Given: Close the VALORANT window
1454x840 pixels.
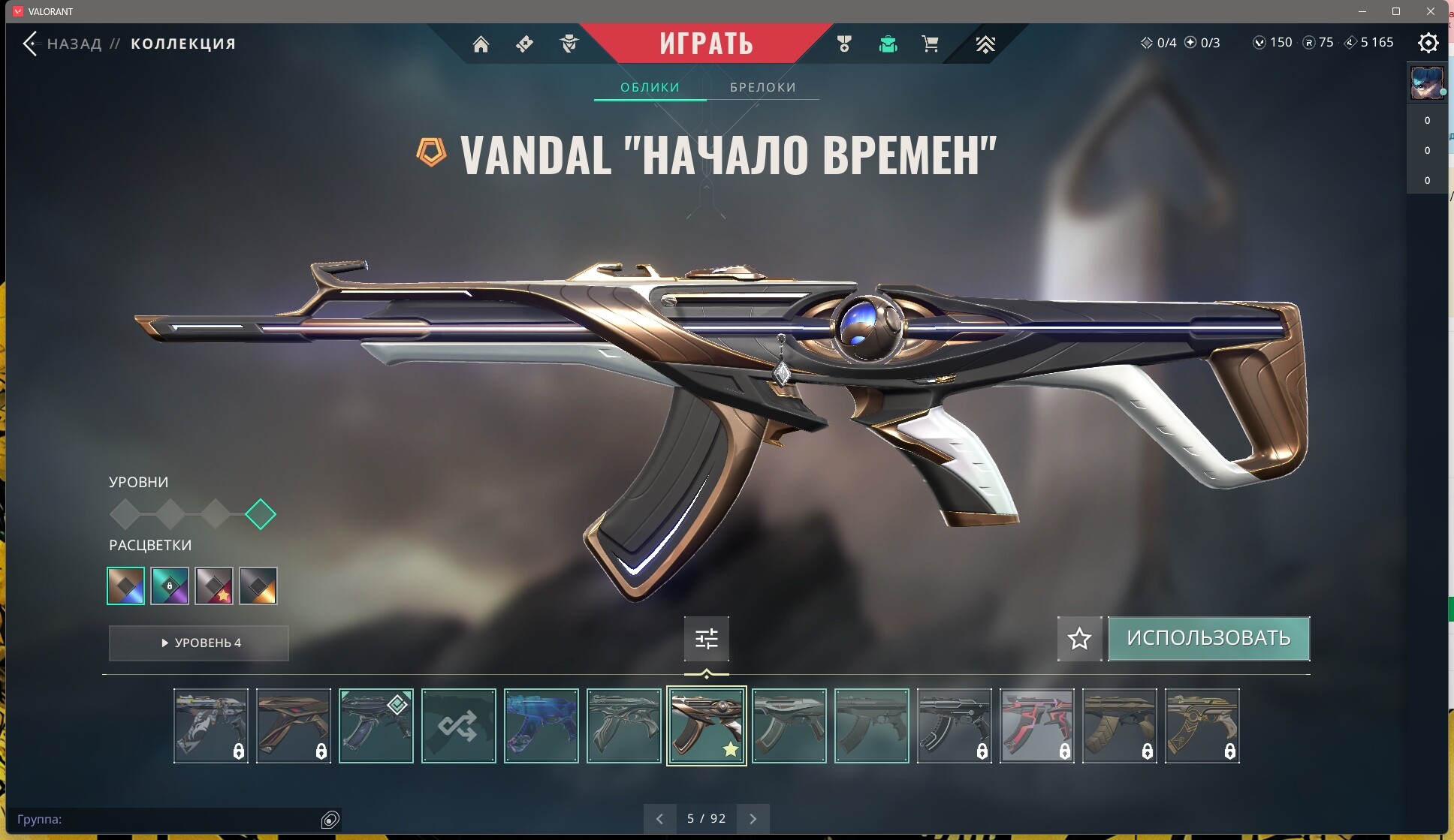Looking at the screenshot, I should click(1431, 11).
